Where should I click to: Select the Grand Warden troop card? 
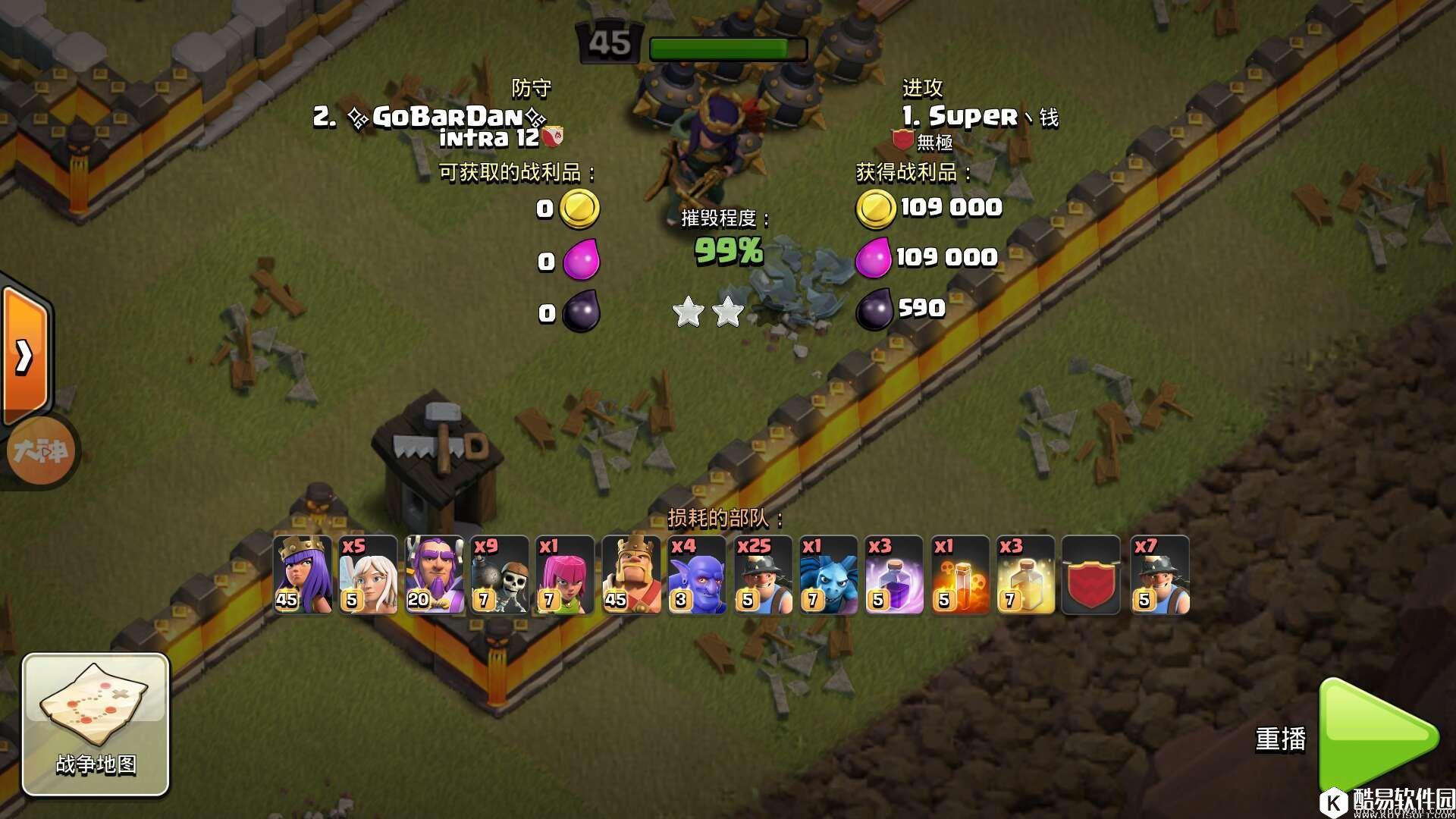tap(434, 575)
